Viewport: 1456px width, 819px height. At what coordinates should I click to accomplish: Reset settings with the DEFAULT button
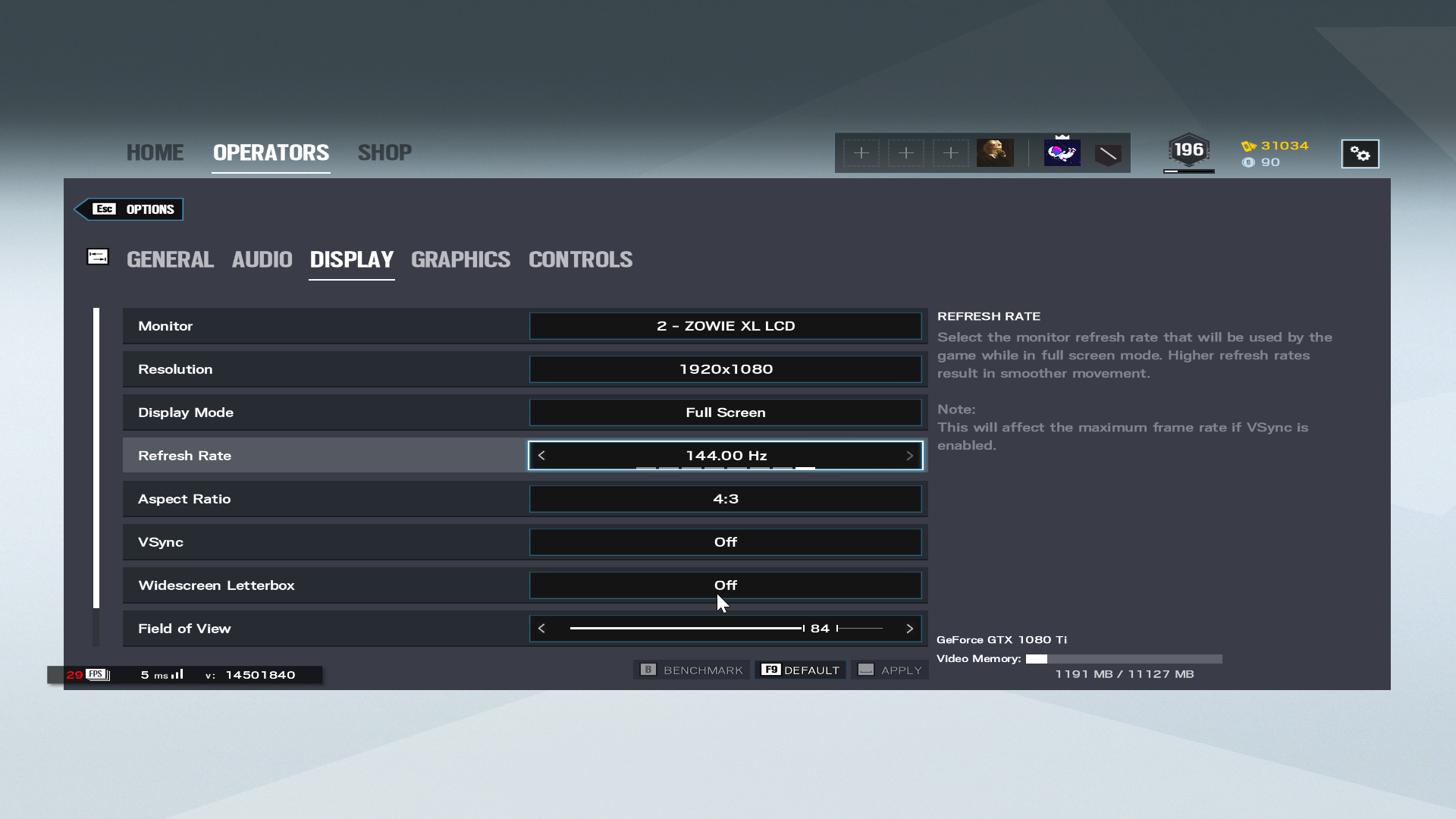tap(801, 670)
